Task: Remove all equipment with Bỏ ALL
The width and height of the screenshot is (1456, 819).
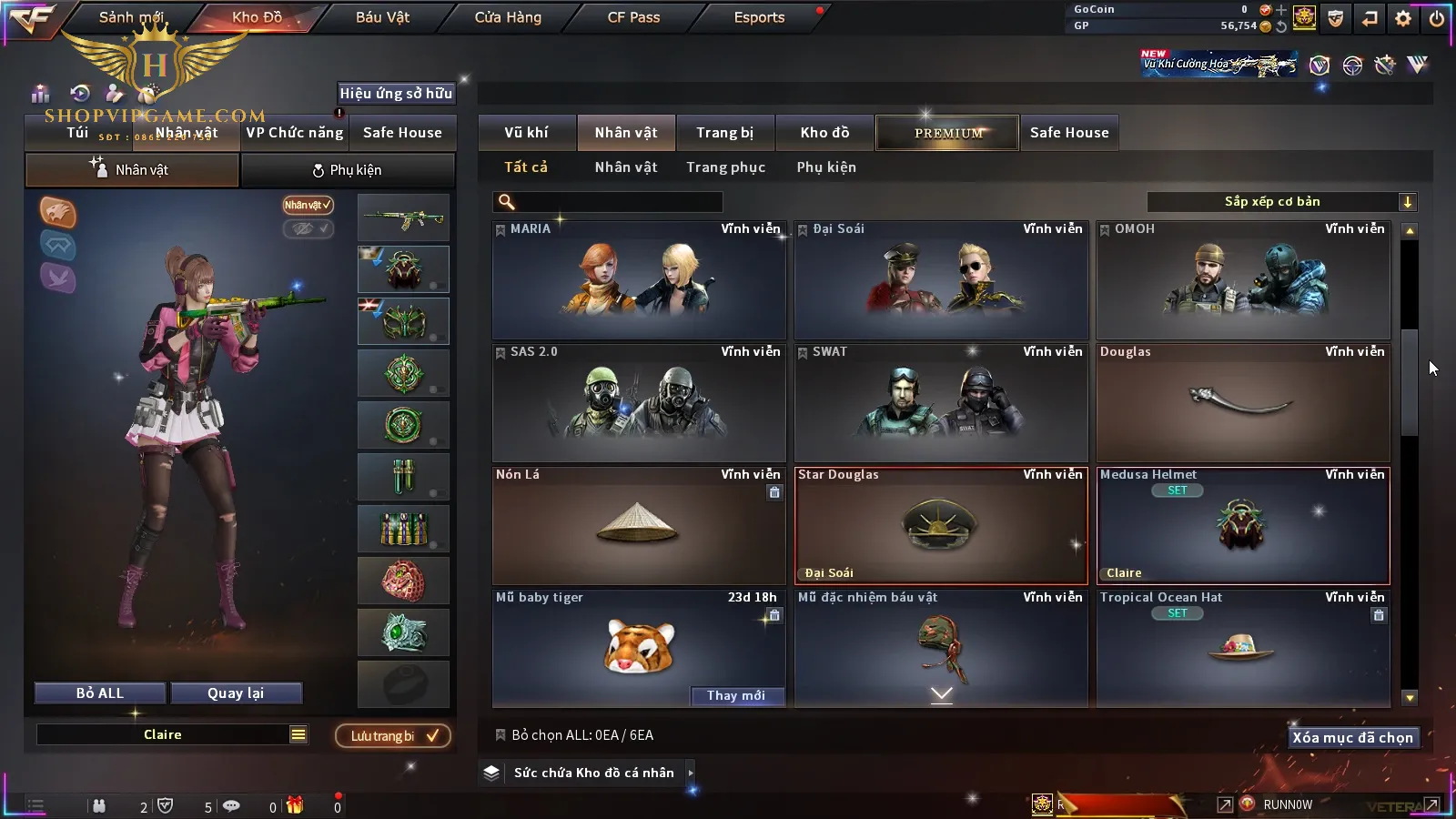Action: pyautogui.click(x=100, y=693)
